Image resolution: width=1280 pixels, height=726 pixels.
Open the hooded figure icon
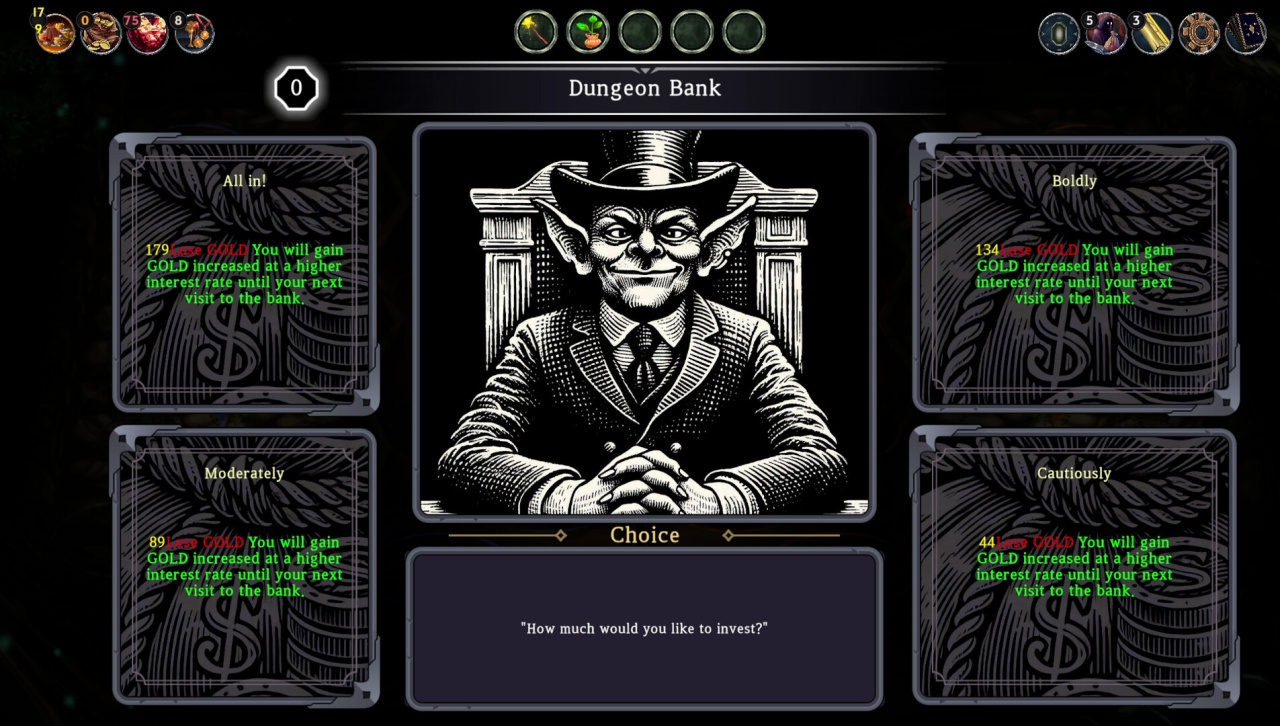pos(1106,33)
